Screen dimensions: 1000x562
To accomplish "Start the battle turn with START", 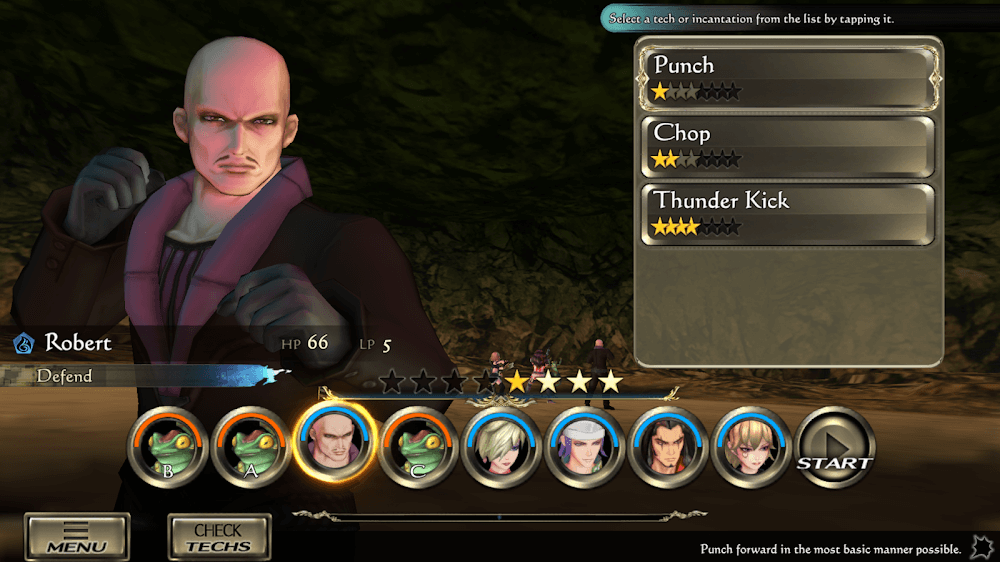I will pos(834,447).
